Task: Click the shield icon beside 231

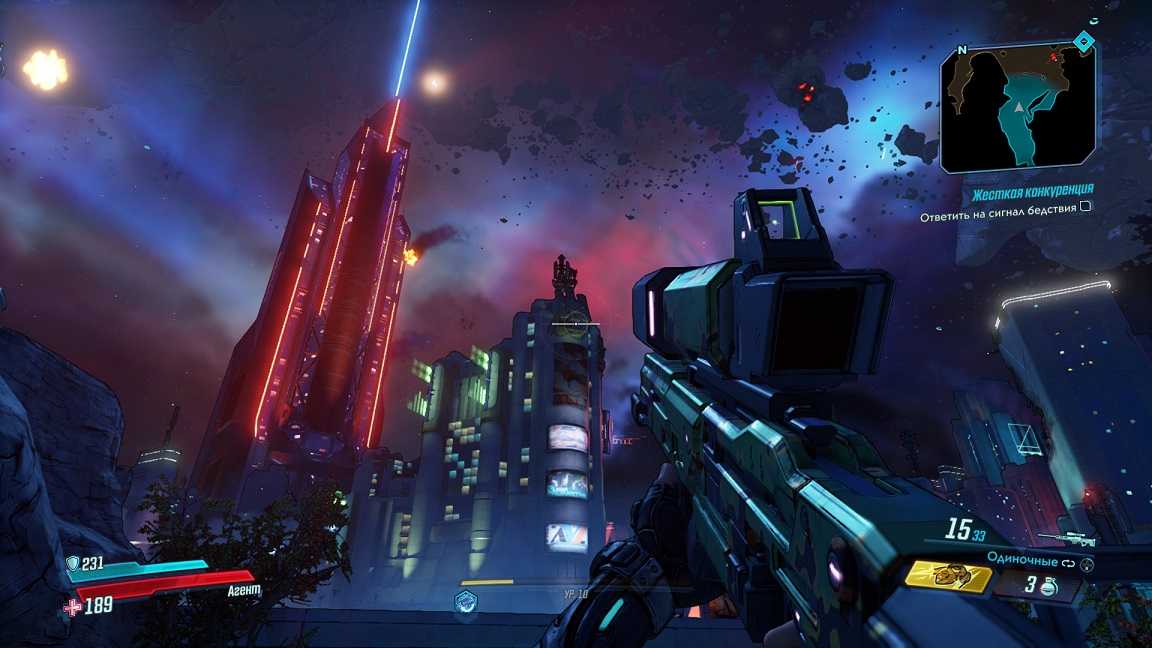Action: [x=72, y=564]
